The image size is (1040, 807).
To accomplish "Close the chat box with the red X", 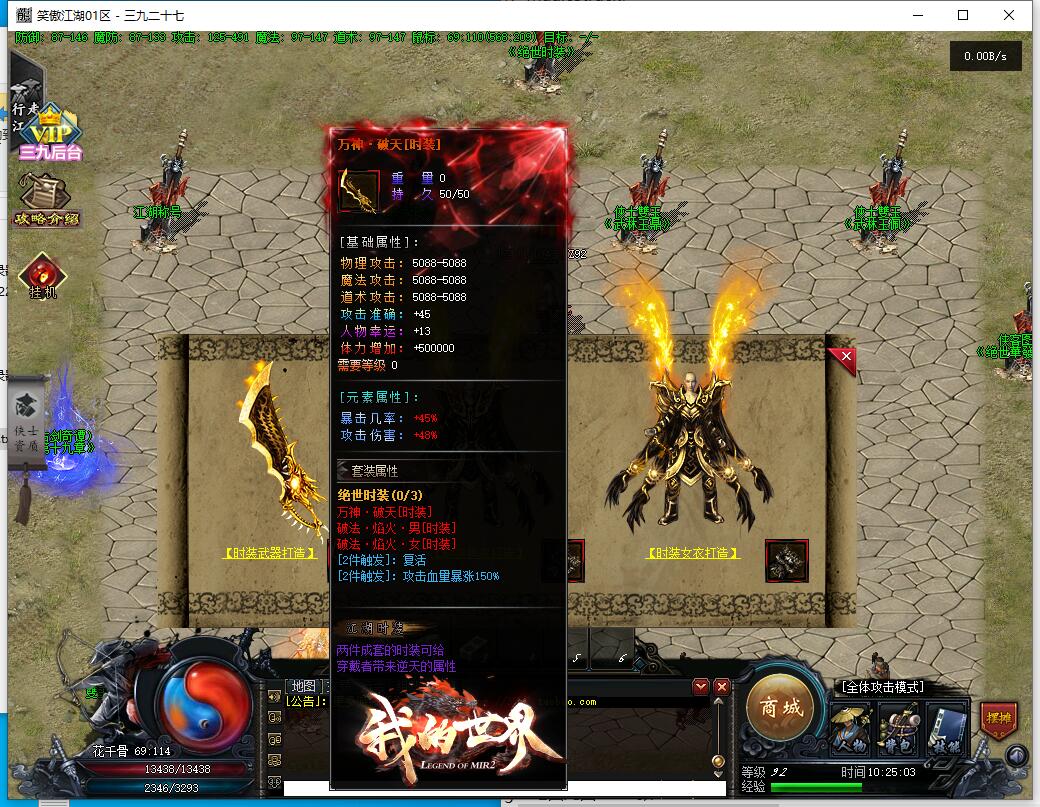I will [721, 687].
